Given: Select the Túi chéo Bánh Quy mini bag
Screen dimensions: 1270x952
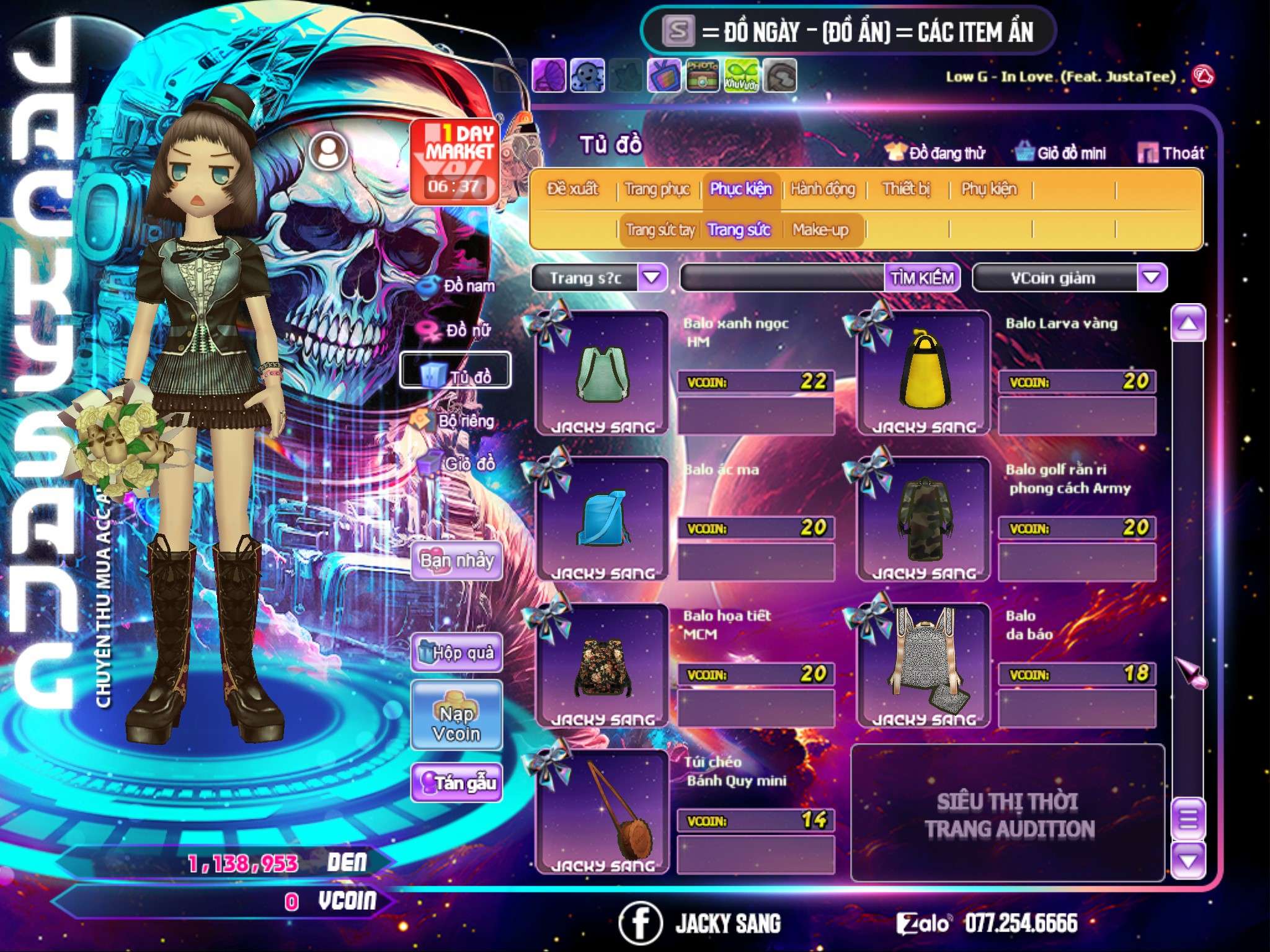Looking at the screenshot, I should [602, 812].
